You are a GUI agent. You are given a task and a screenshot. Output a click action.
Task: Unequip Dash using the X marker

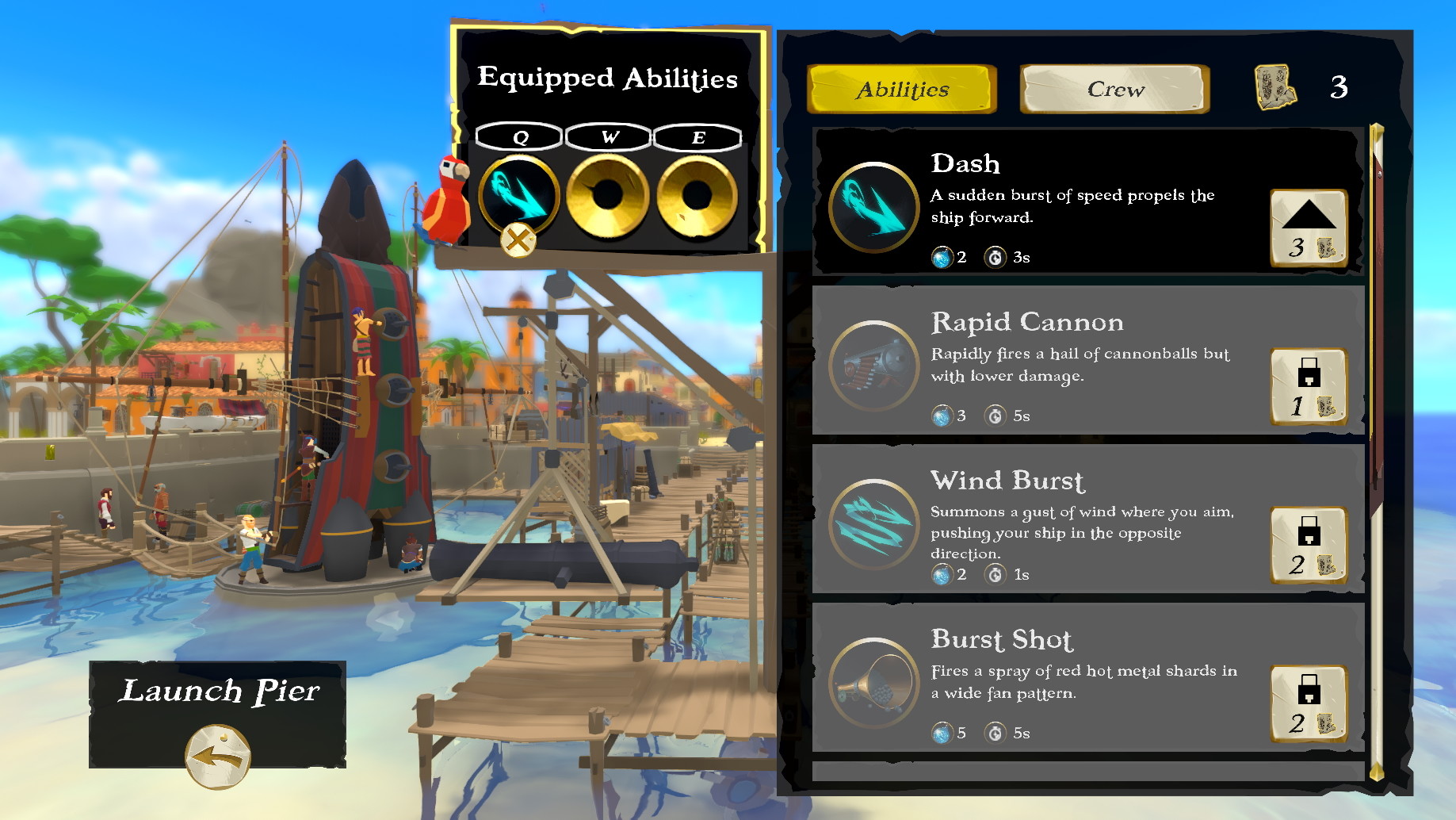[516, 240]
